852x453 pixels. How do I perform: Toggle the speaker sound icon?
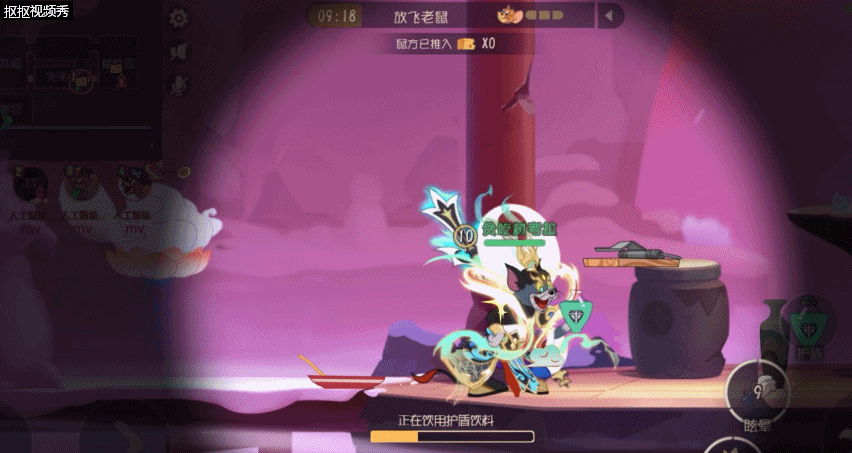179,52
